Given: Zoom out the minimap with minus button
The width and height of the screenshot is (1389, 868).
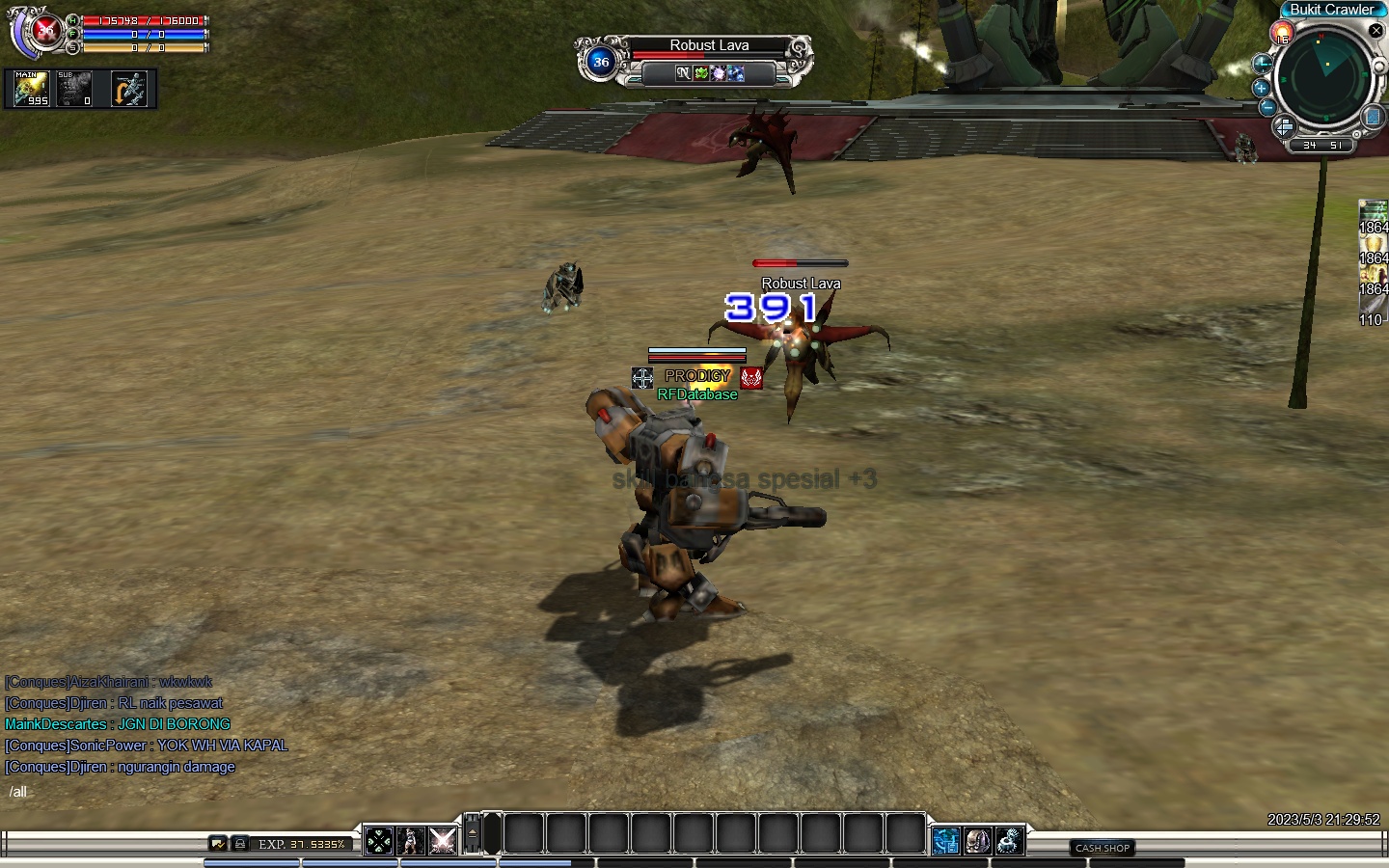Looking at the screenshot, I should coord(1267,107).
